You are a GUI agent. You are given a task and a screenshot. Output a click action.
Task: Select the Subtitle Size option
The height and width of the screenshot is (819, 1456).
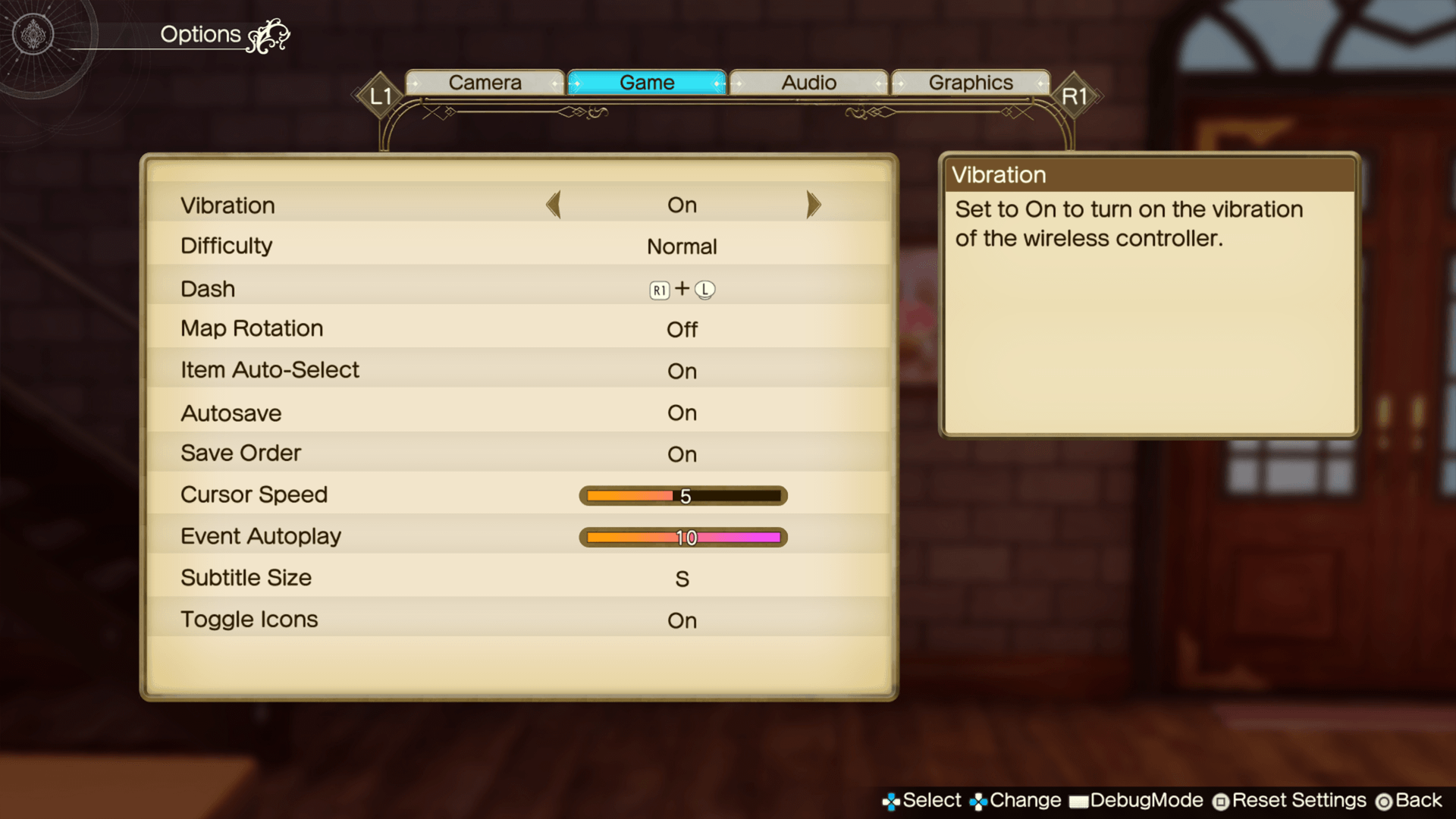(x=519, y=579)
